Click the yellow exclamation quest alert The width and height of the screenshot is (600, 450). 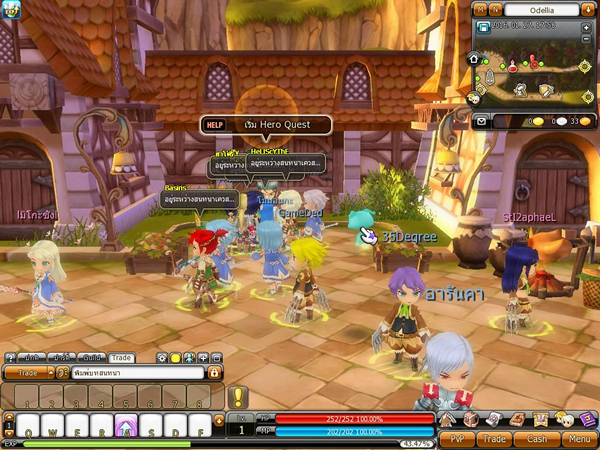(x=238, y=397)
